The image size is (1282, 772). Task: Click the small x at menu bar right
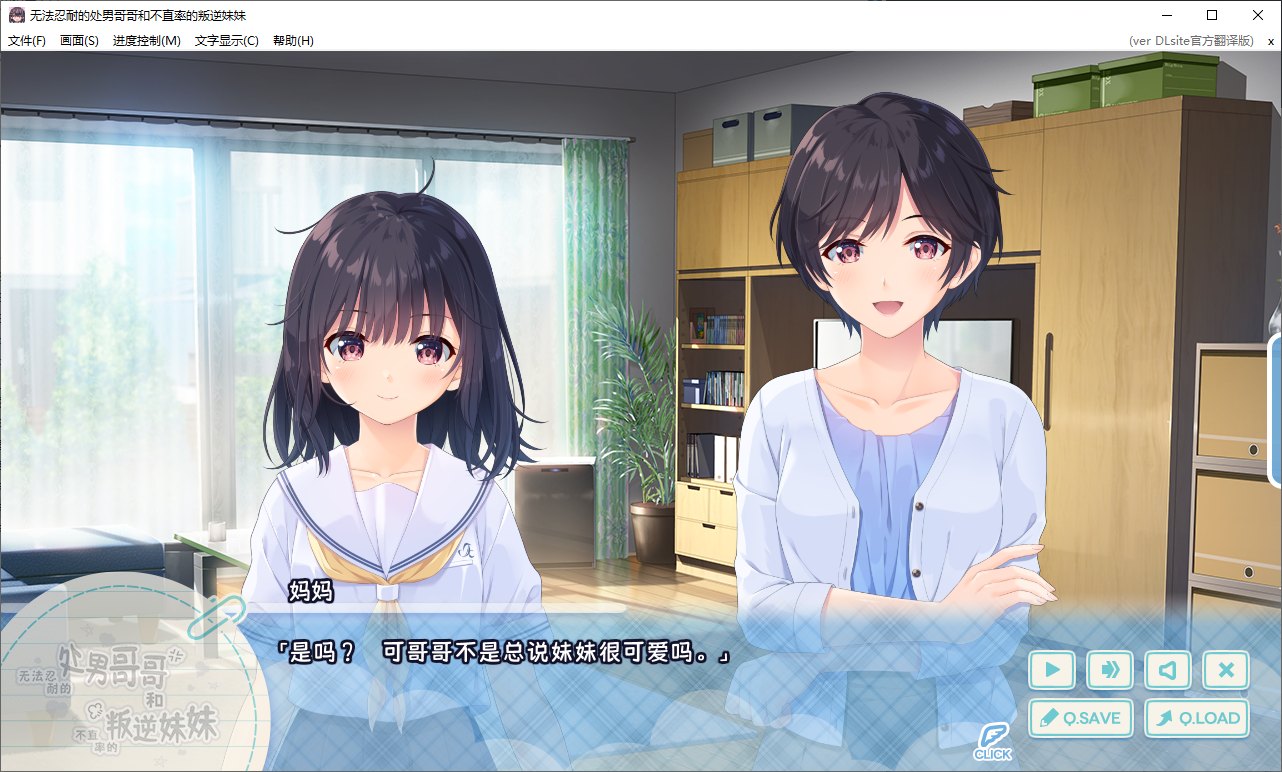click(x=1269, y=41)
